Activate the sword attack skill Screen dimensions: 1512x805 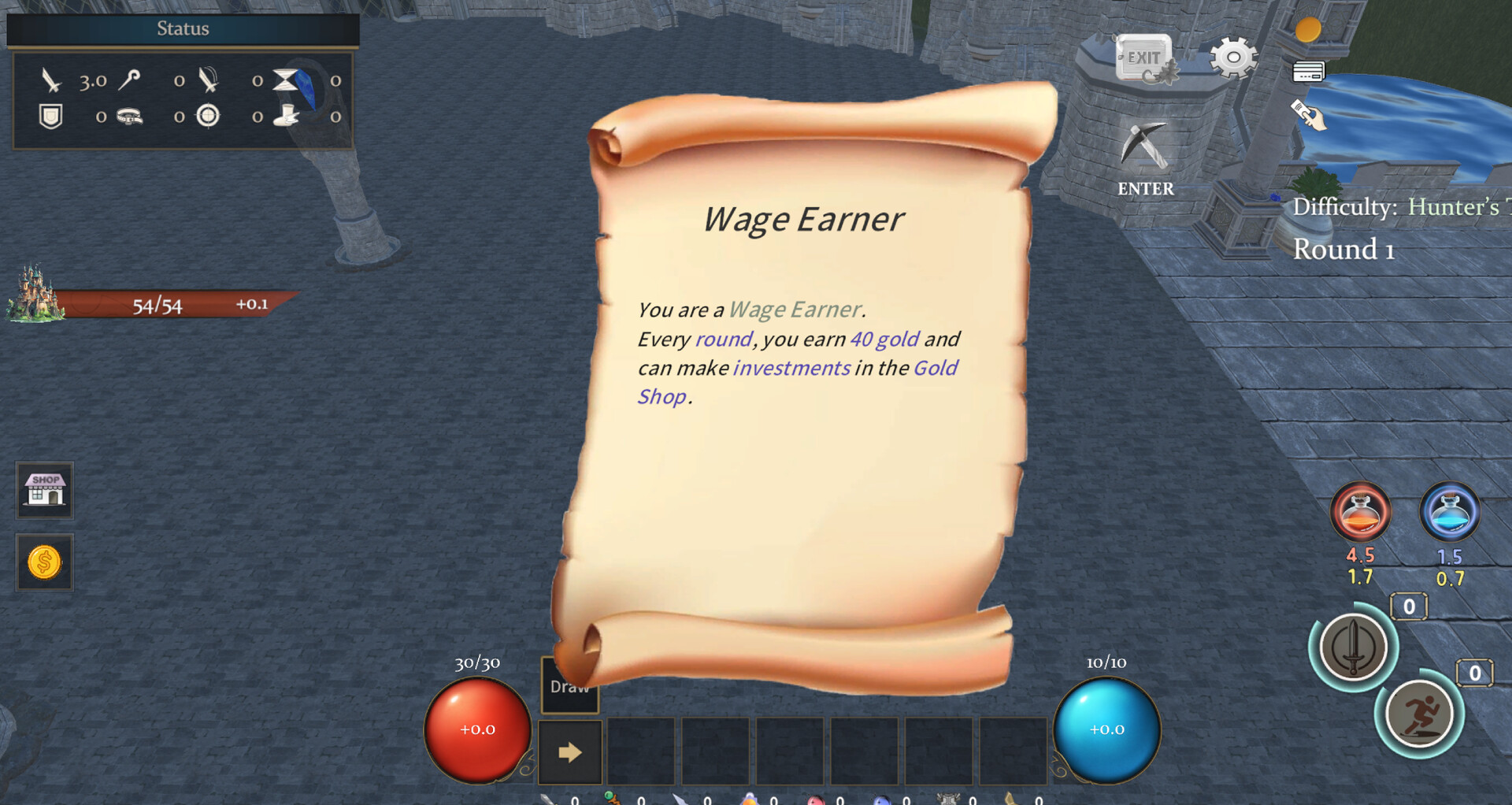(1353, 647)
